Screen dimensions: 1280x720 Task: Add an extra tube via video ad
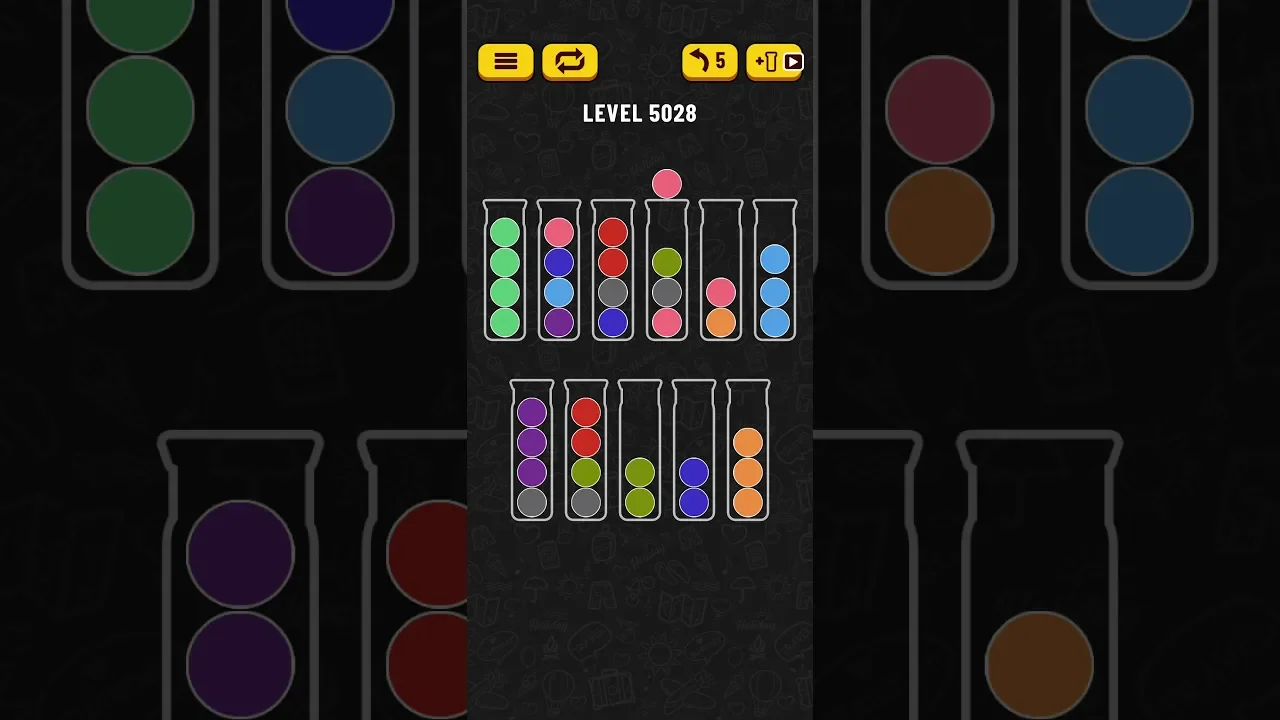[x=774, y=62]
